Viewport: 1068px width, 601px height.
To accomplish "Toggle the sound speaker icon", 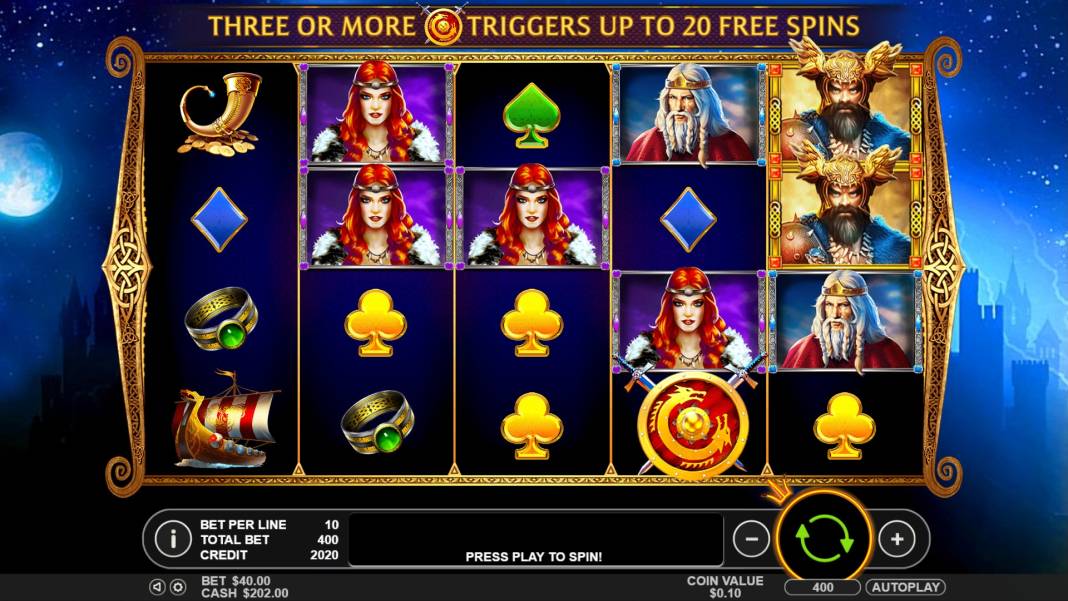I will [x=158, y=587].
